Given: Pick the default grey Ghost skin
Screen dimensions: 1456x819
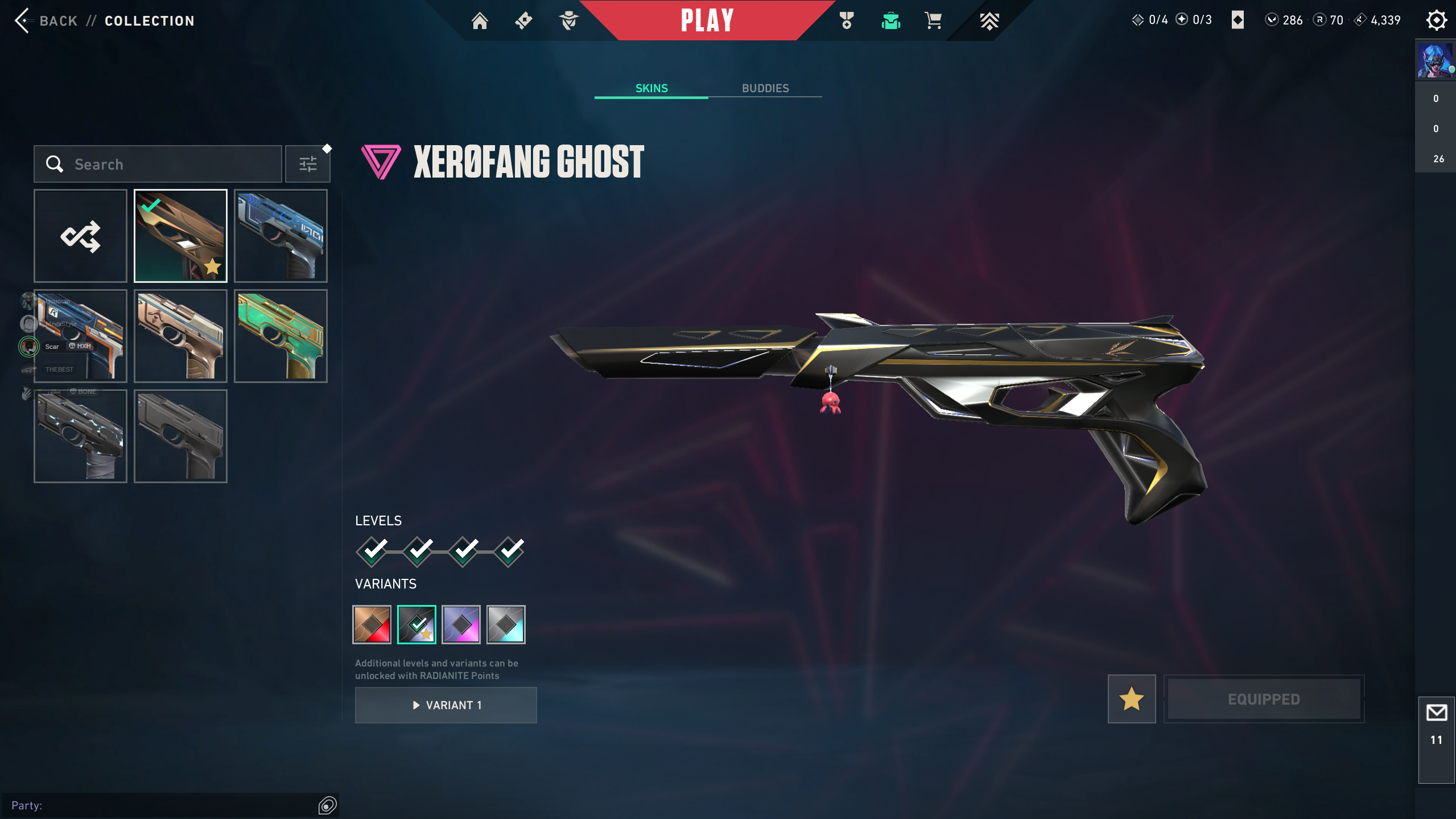Looking at the screenshot, I should pyautogui.click(x=180, y=436).
